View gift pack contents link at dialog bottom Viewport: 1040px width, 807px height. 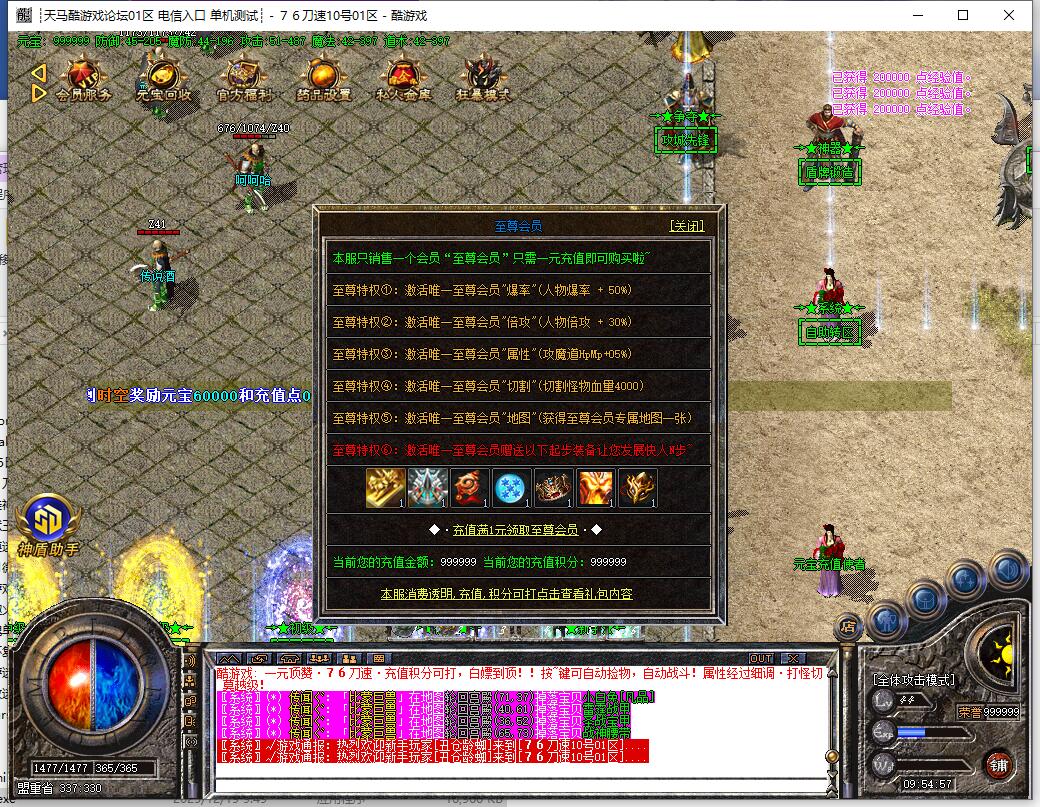(506, 594)
